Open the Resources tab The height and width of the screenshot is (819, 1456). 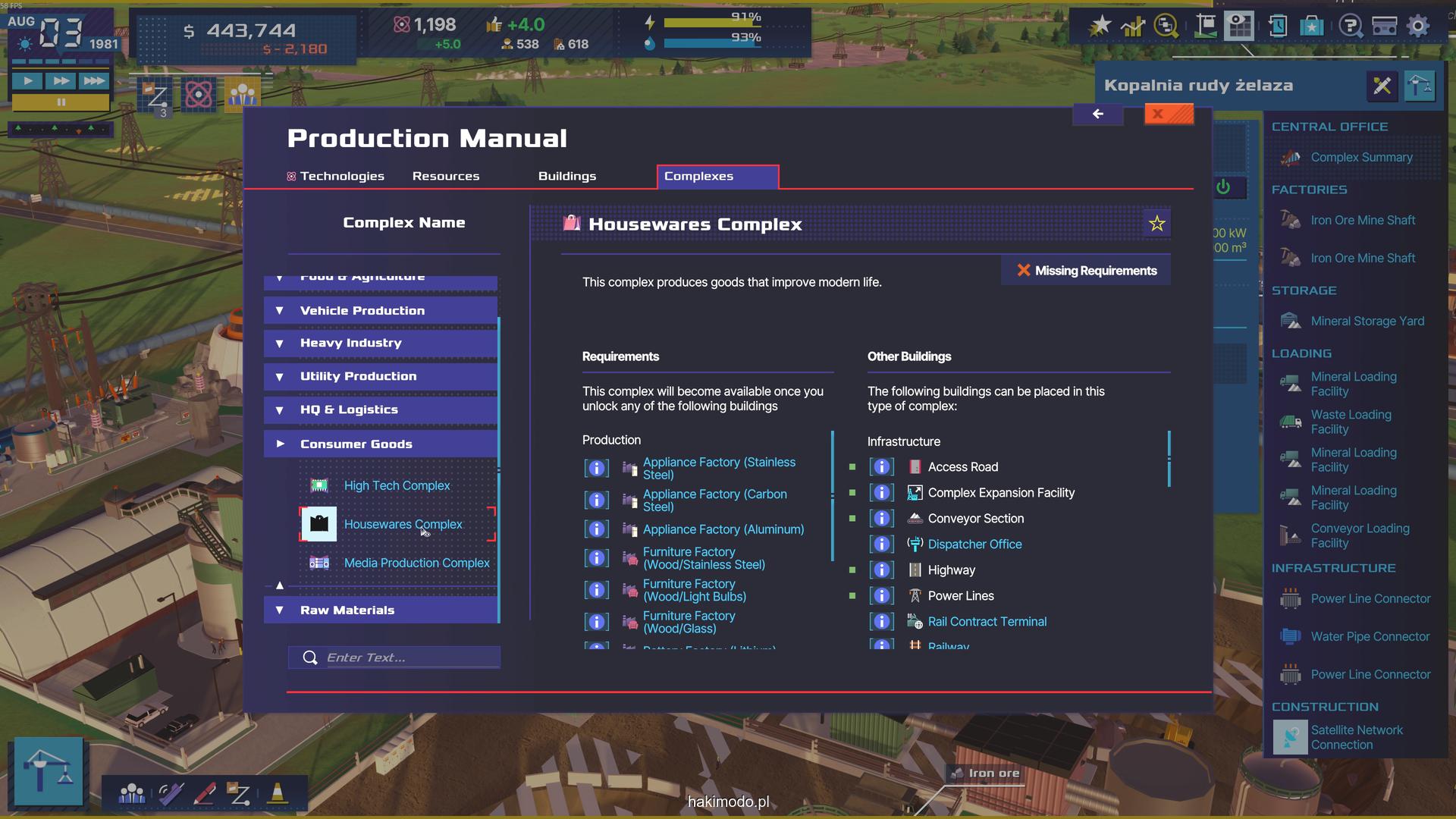[446, 176]
